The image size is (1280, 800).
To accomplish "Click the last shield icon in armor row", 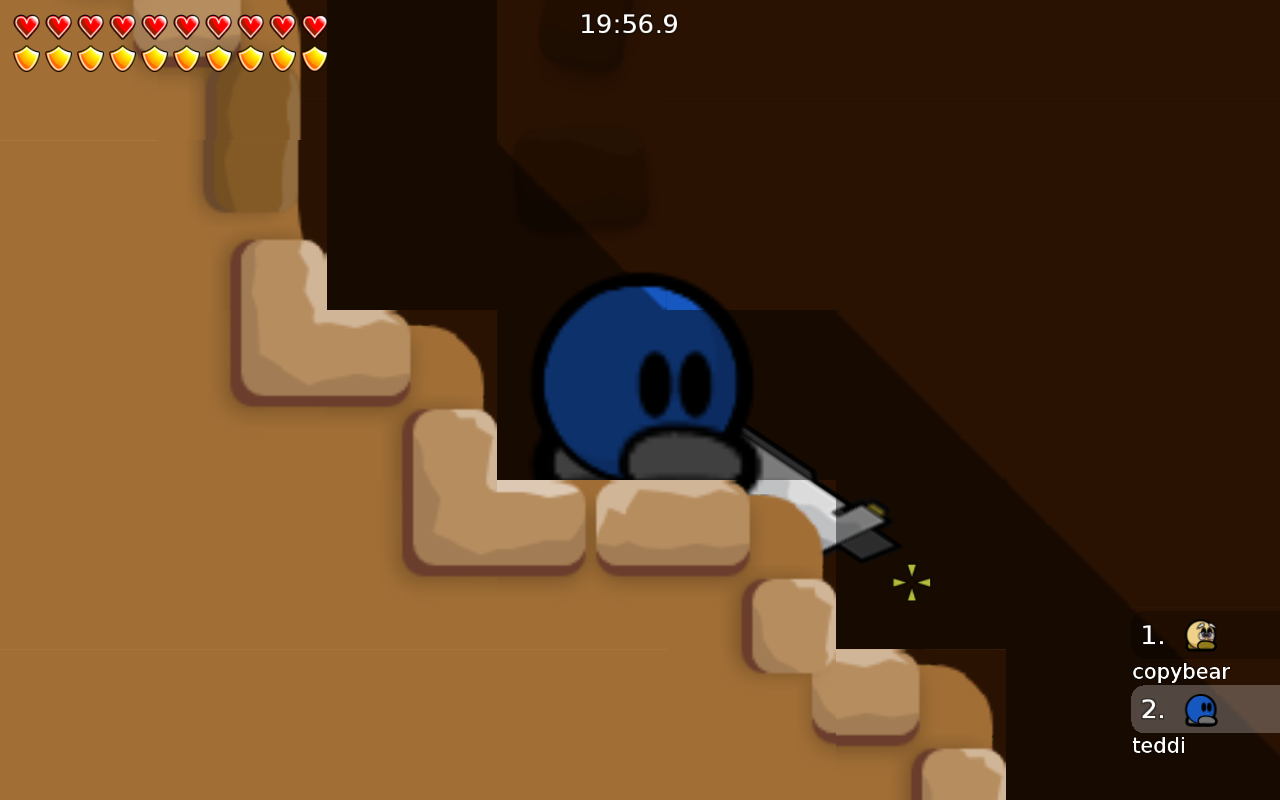I will 315,59.
